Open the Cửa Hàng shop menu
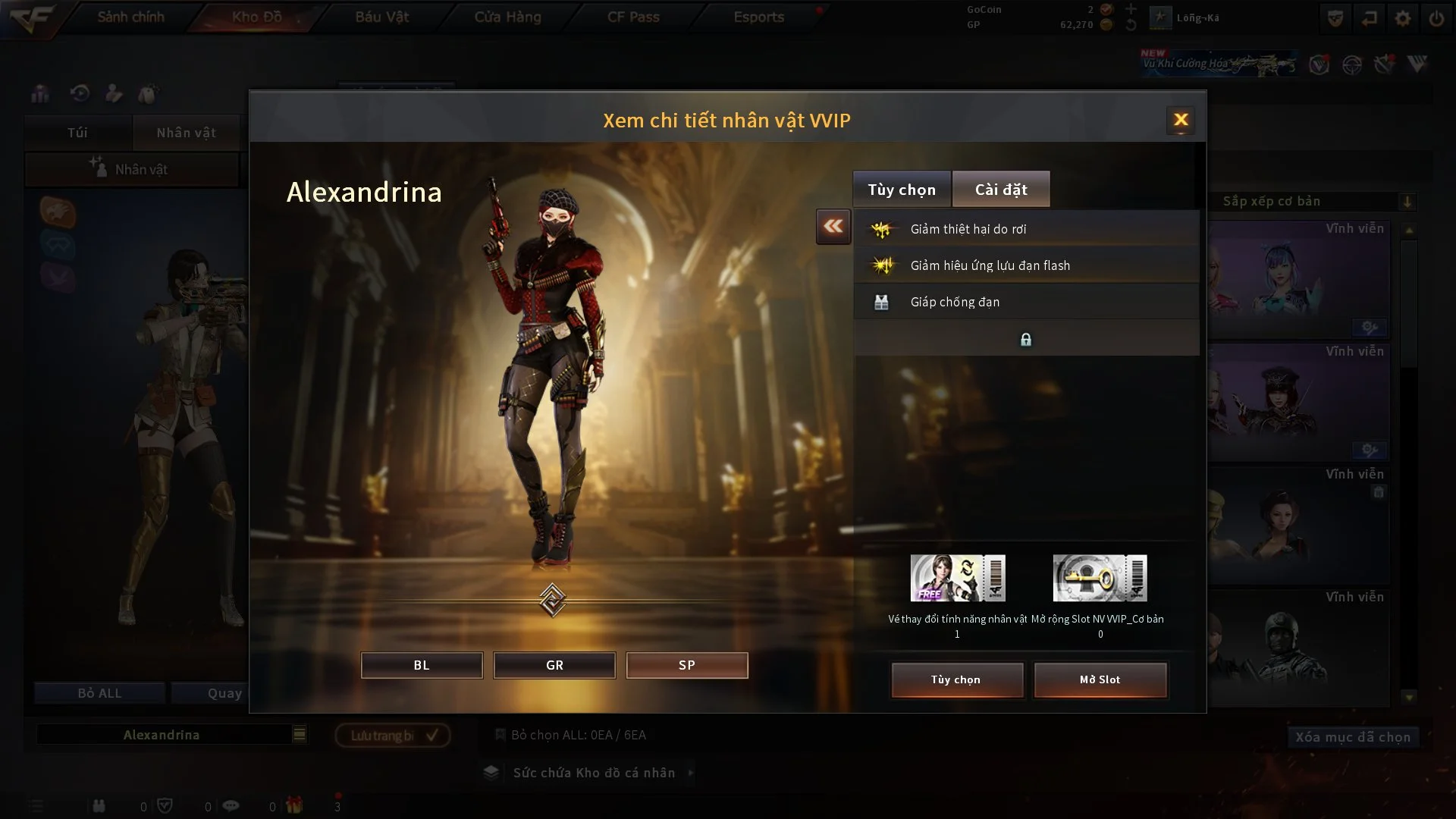This screenshot has width=1456, height=819. click(x=507, y=17)
